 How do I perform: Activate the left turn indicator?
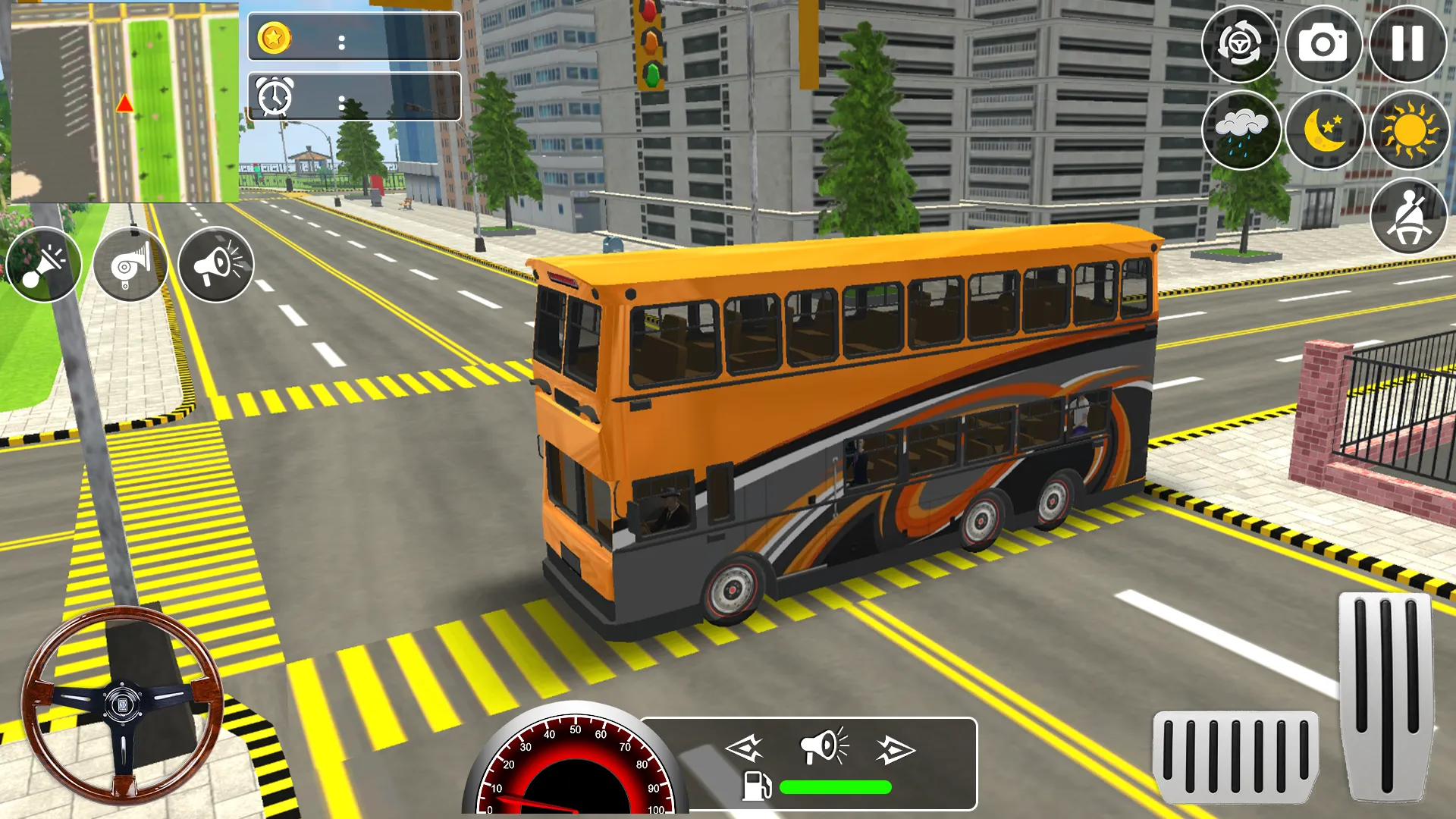point(744,749)
